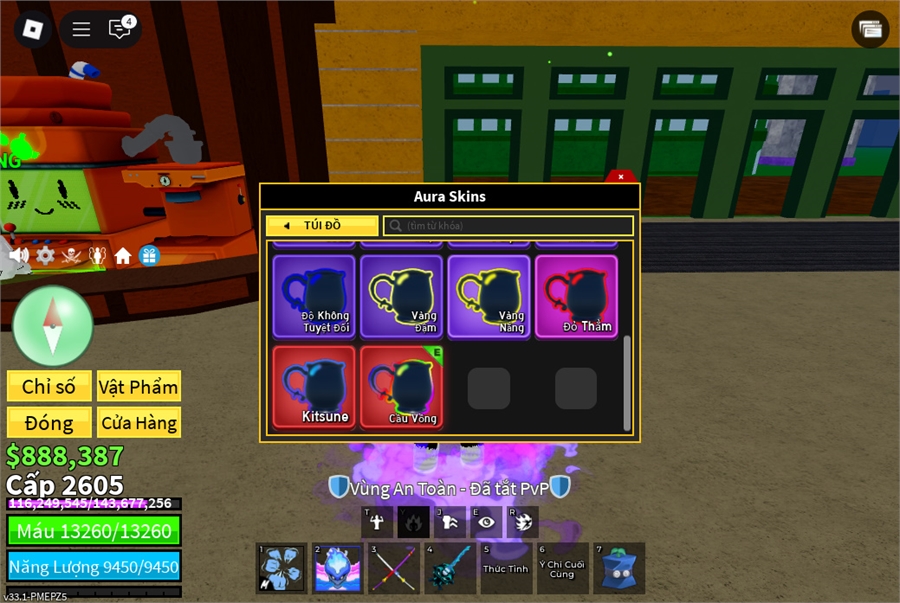Toggle sound with the speaker icon
The image size is (900, 603).
(19, 256)
